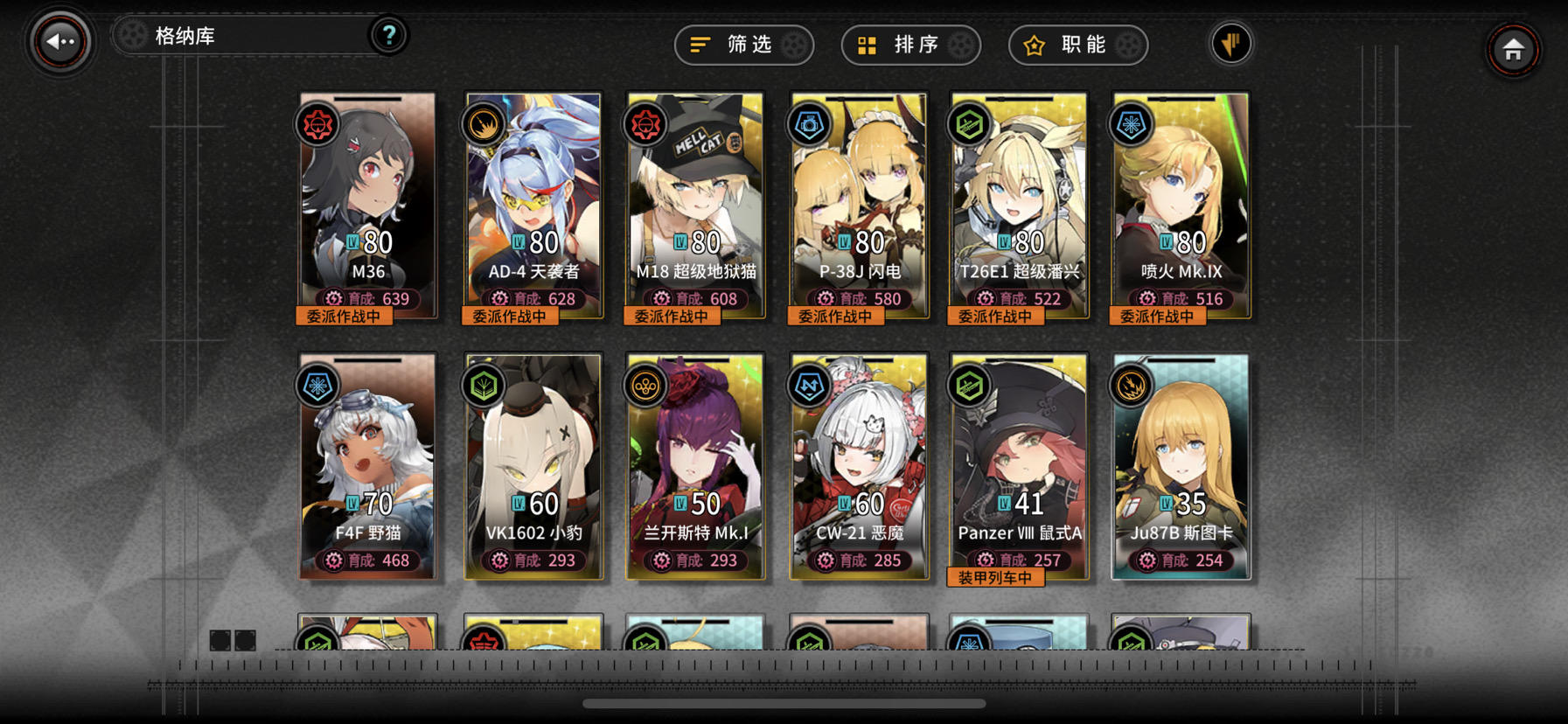Click the home icon at top right

[x=1514, y=50]
